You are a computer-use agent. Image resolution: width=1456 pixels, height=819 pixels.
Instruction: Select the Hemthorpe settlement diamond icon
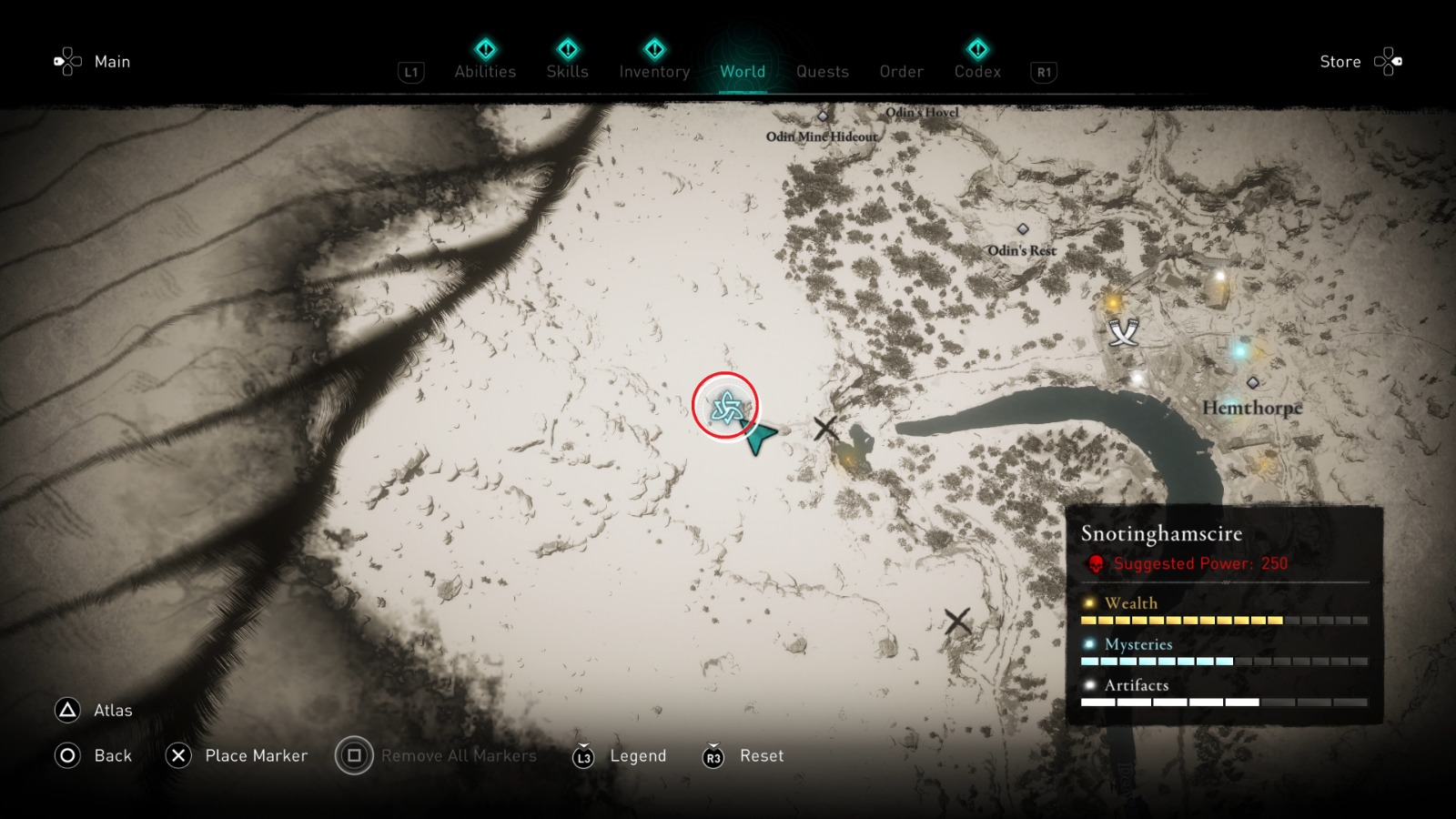1254,384
